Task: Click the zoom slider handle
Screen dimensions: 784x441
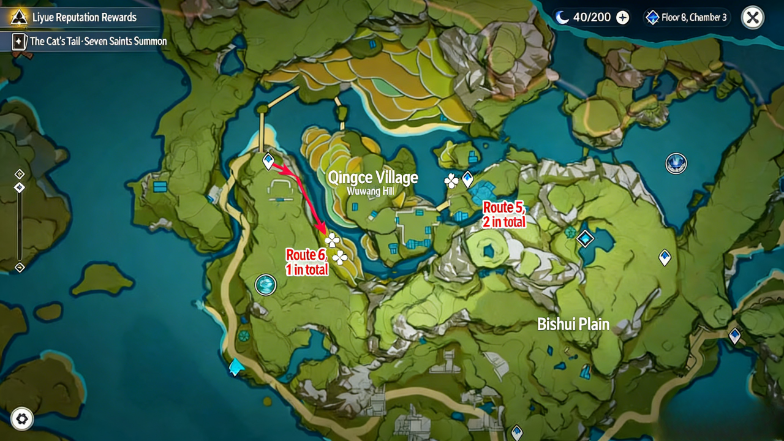Action: 19,187
